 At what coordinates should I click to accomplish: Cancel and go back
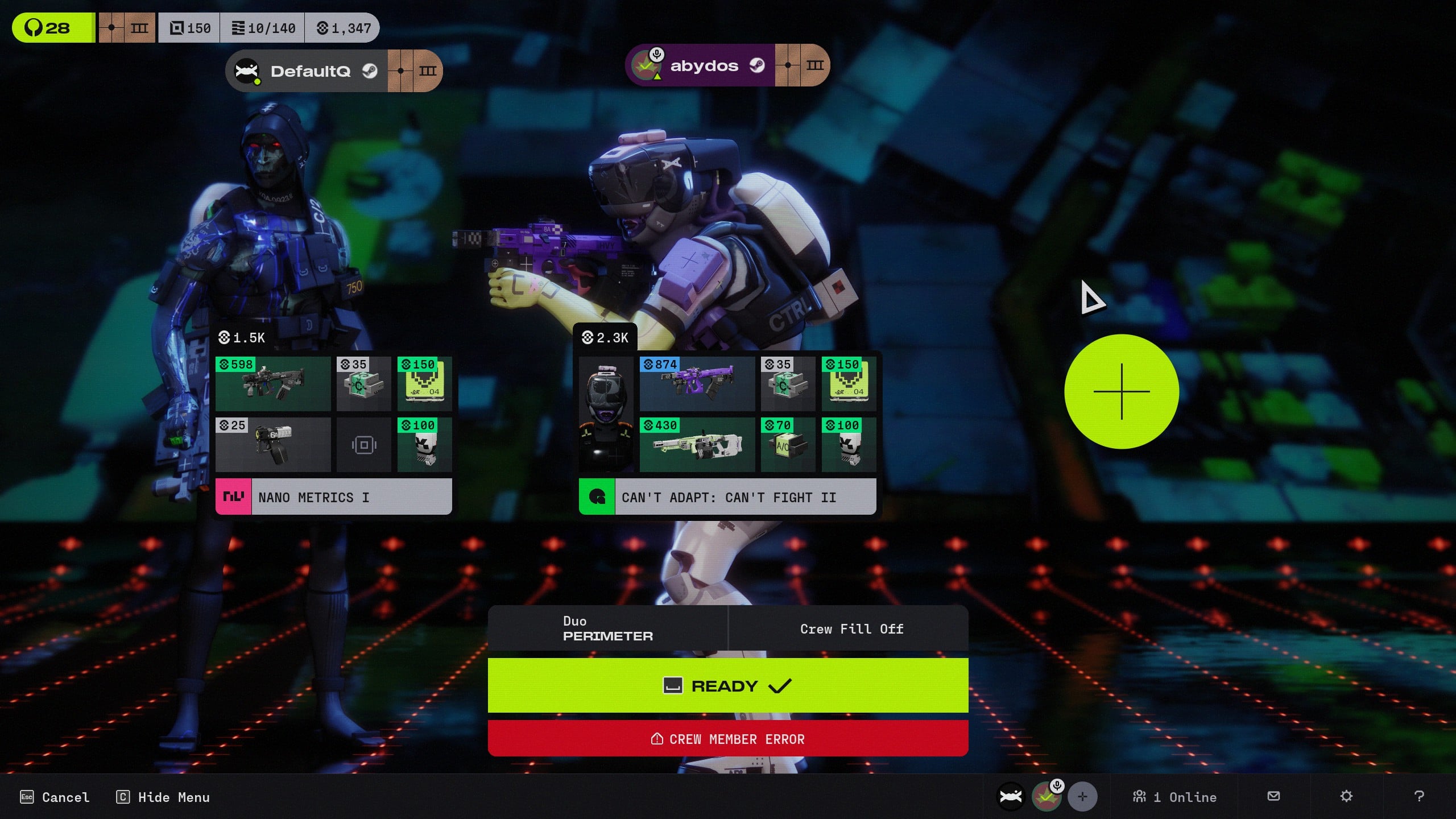(55, 797)
